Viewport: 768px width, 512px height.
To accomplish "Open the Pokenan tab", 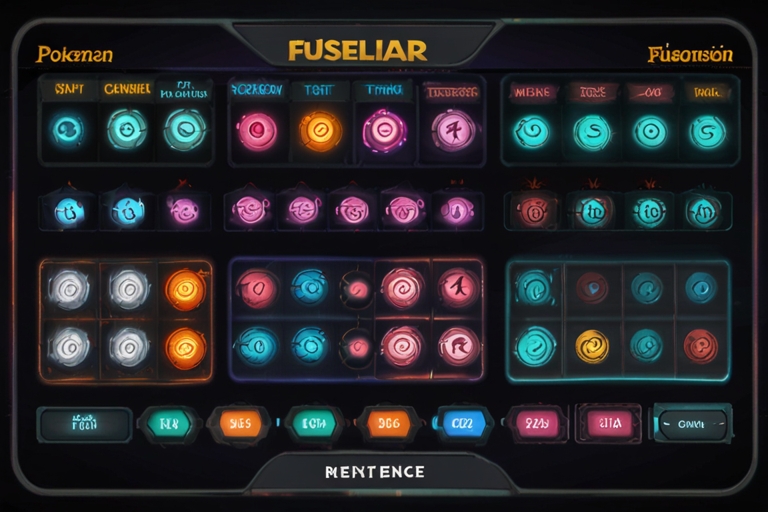I will pyautogui.click(x=75, y=53).
